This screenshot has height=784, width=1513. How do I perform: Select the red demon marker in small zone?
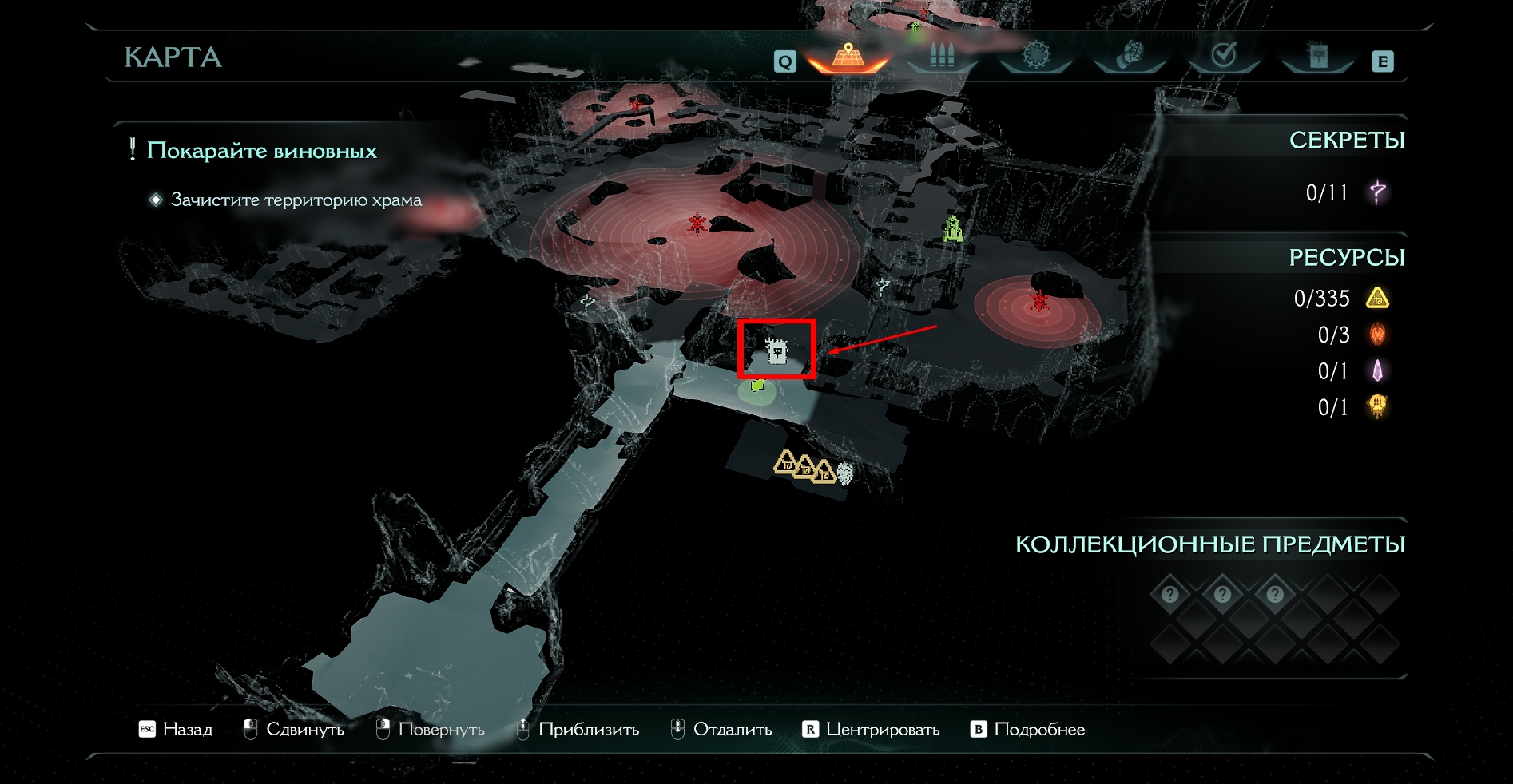point(1038,300)
